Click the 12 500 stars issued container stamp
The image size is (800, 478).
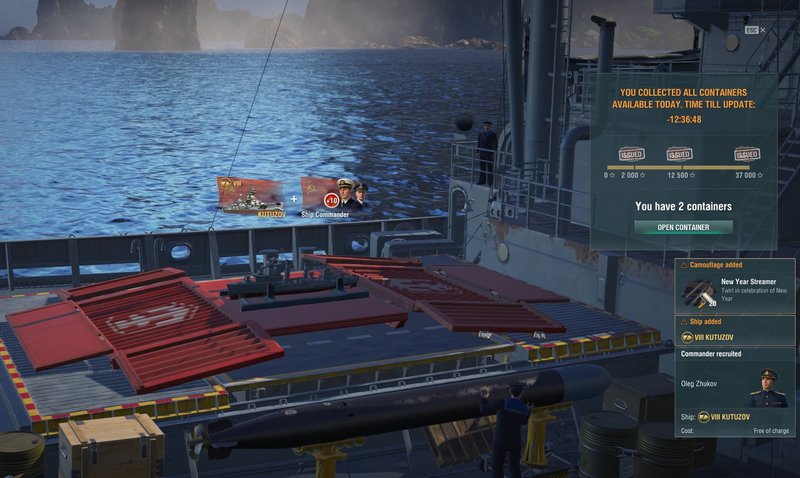[680, 155]
